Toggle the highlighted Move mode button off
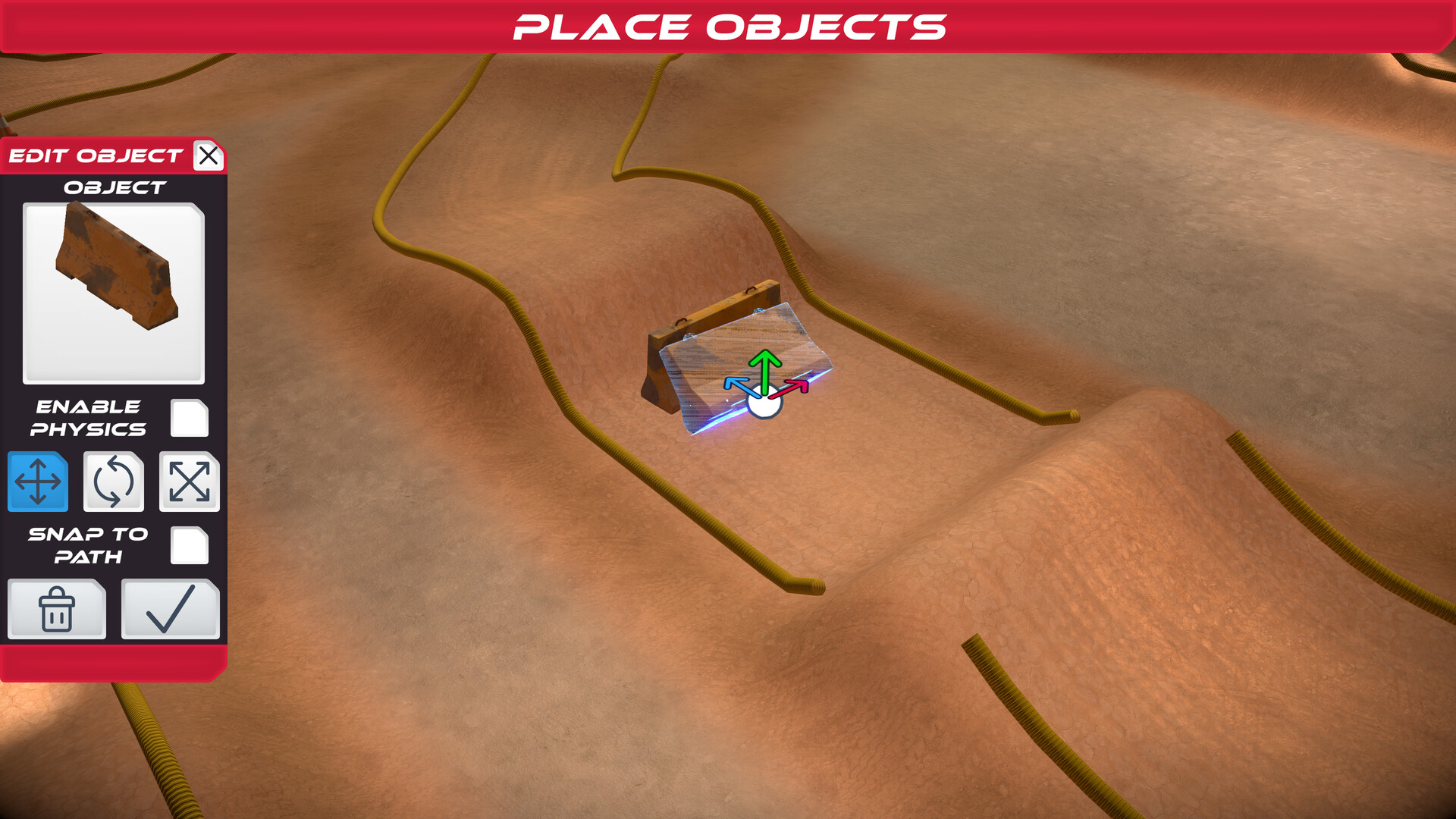1456x819 pixels. point(38,482)
